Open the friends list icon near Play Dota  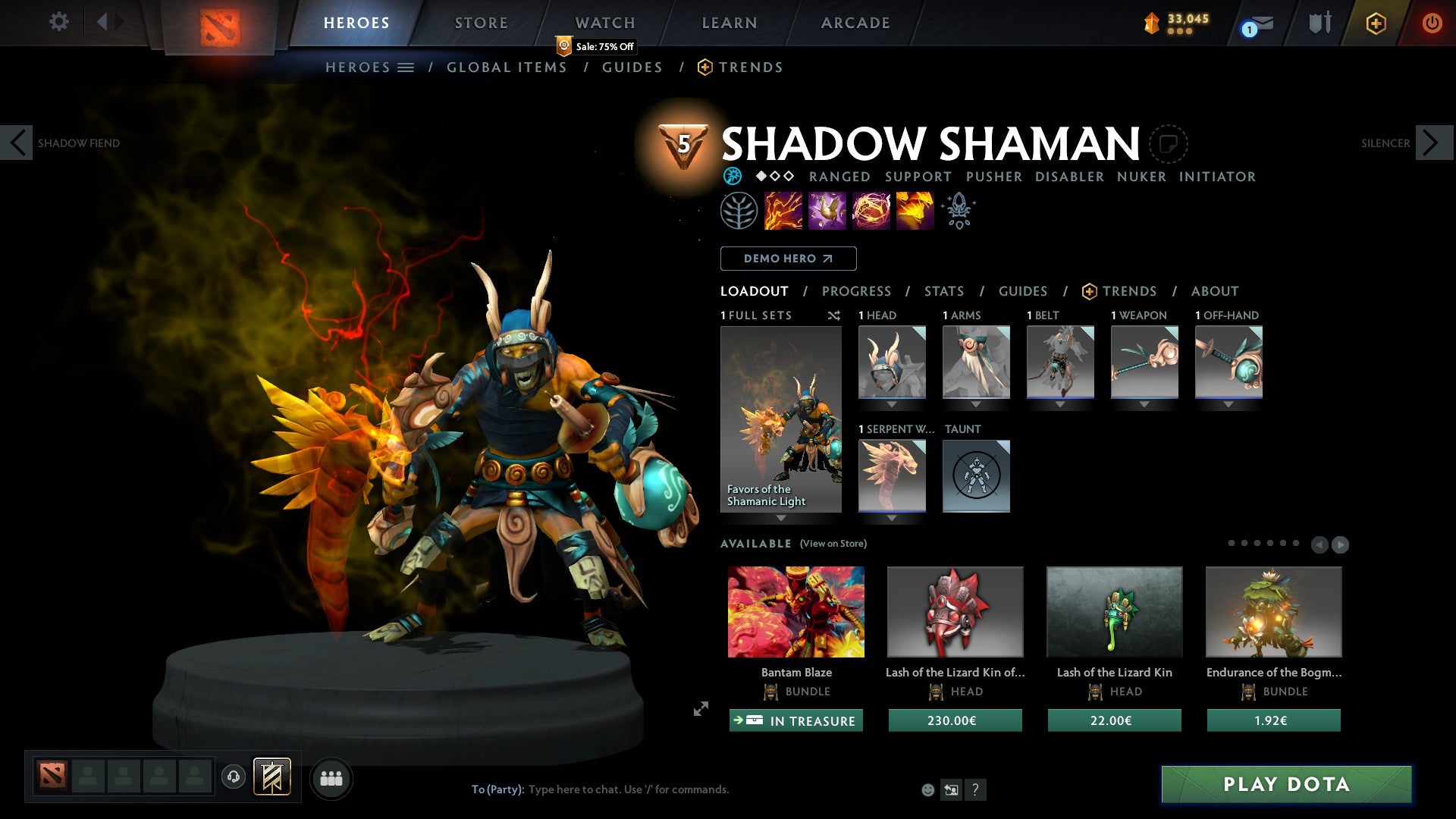[331, 777]
